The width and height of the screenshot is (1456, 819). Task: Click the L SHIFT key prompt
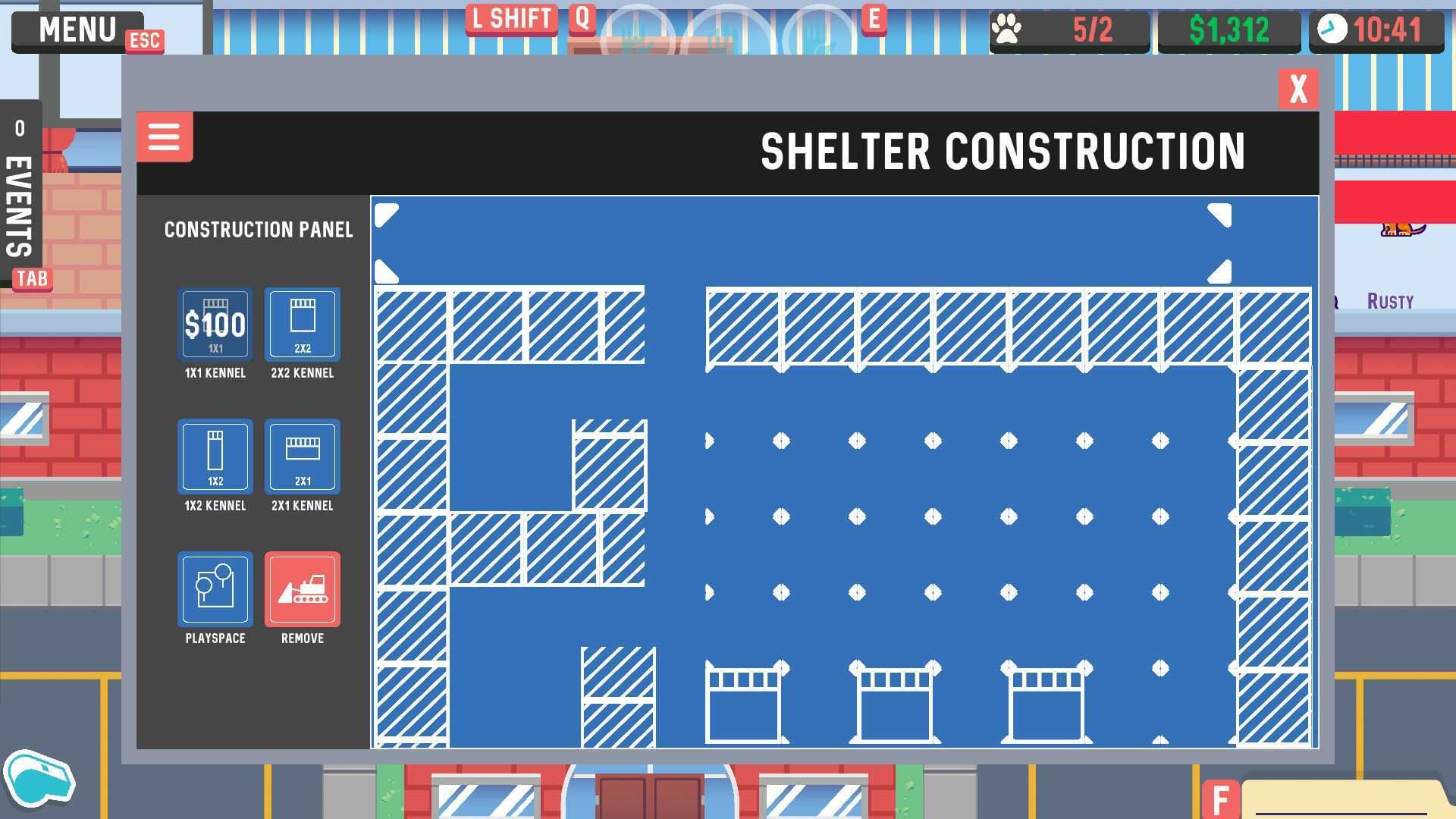tap(511, 19)
